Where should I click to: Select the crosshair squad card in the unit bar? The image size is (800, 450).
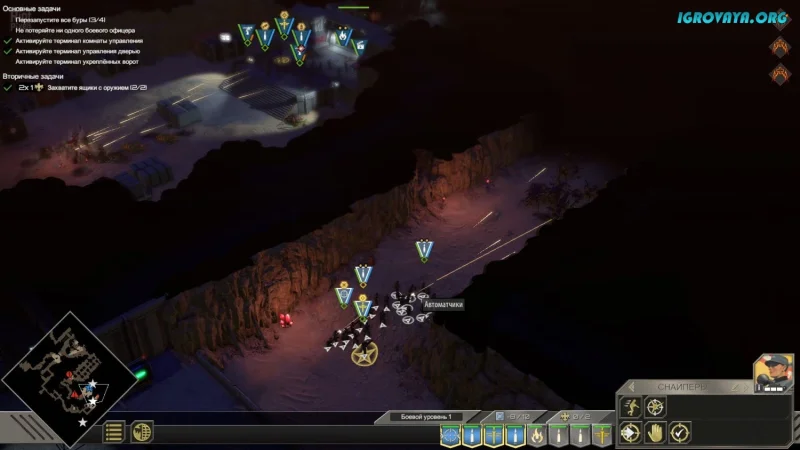[450, 435]
